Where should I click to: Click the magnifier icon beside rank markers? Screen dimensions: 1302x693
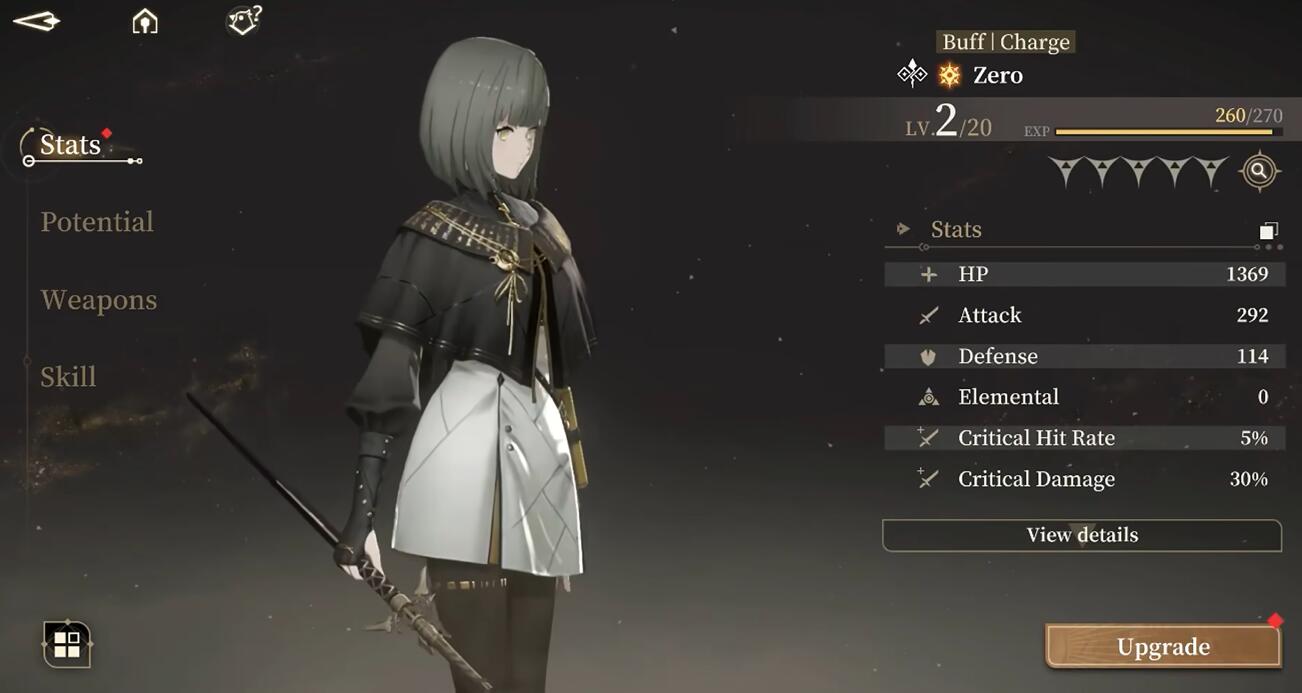coord(1259,172)
